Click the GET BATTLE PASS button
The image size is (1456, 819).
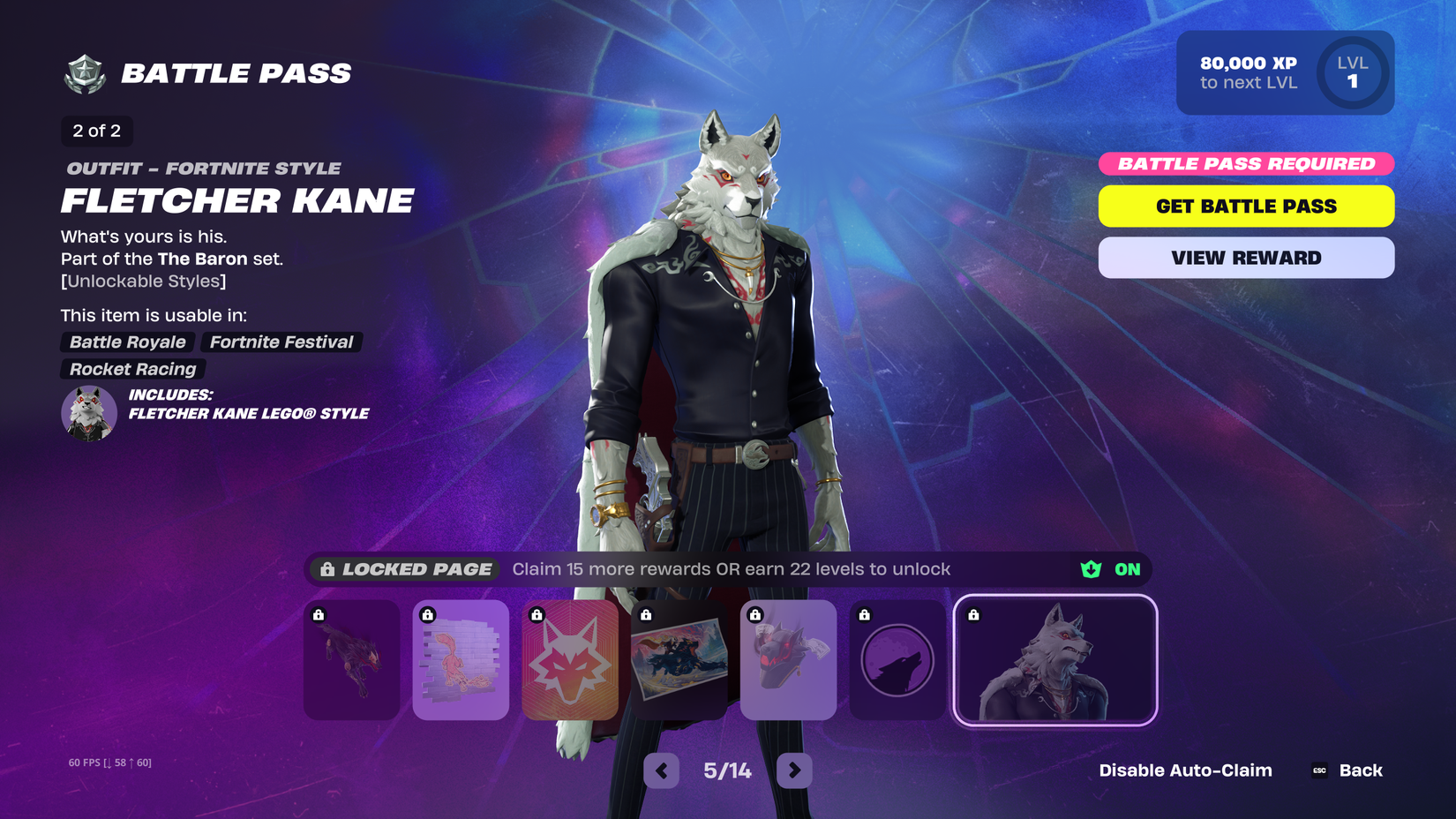coord(1245,206)
